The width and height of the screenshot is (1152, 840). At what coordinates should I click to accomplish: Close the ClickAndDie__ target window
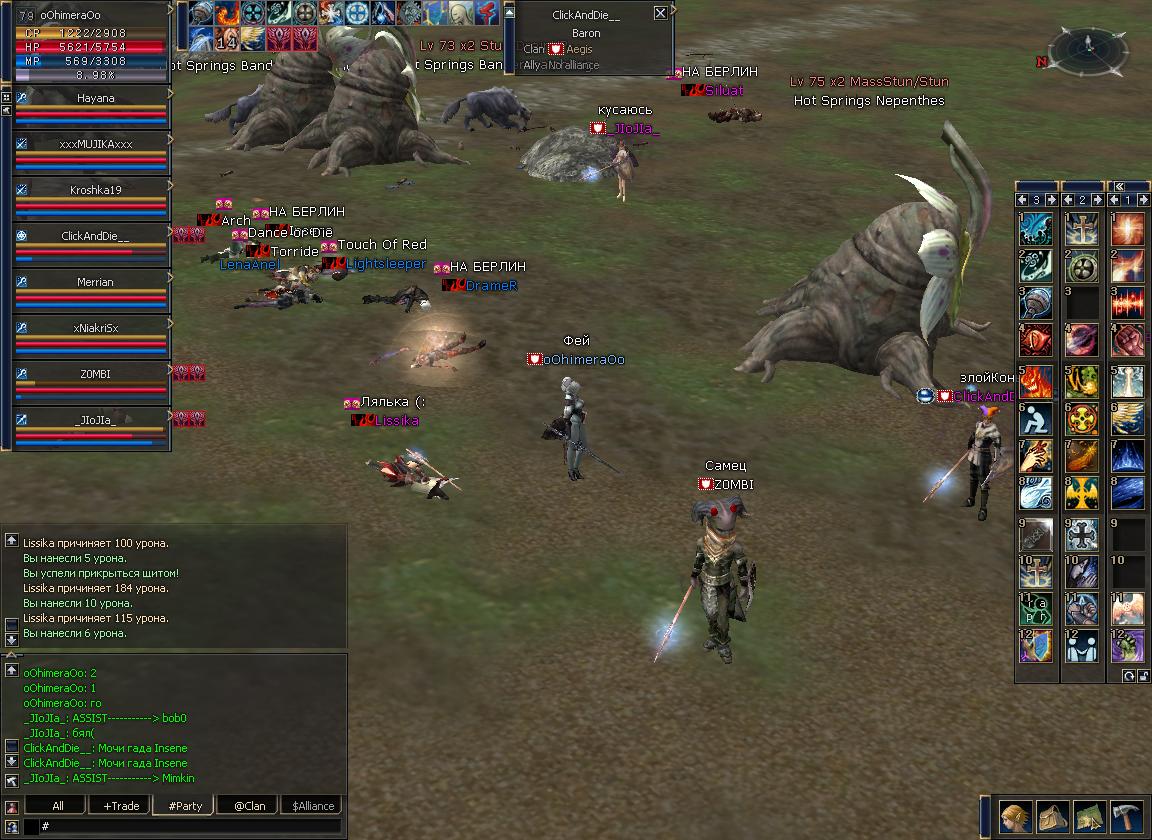660,13
